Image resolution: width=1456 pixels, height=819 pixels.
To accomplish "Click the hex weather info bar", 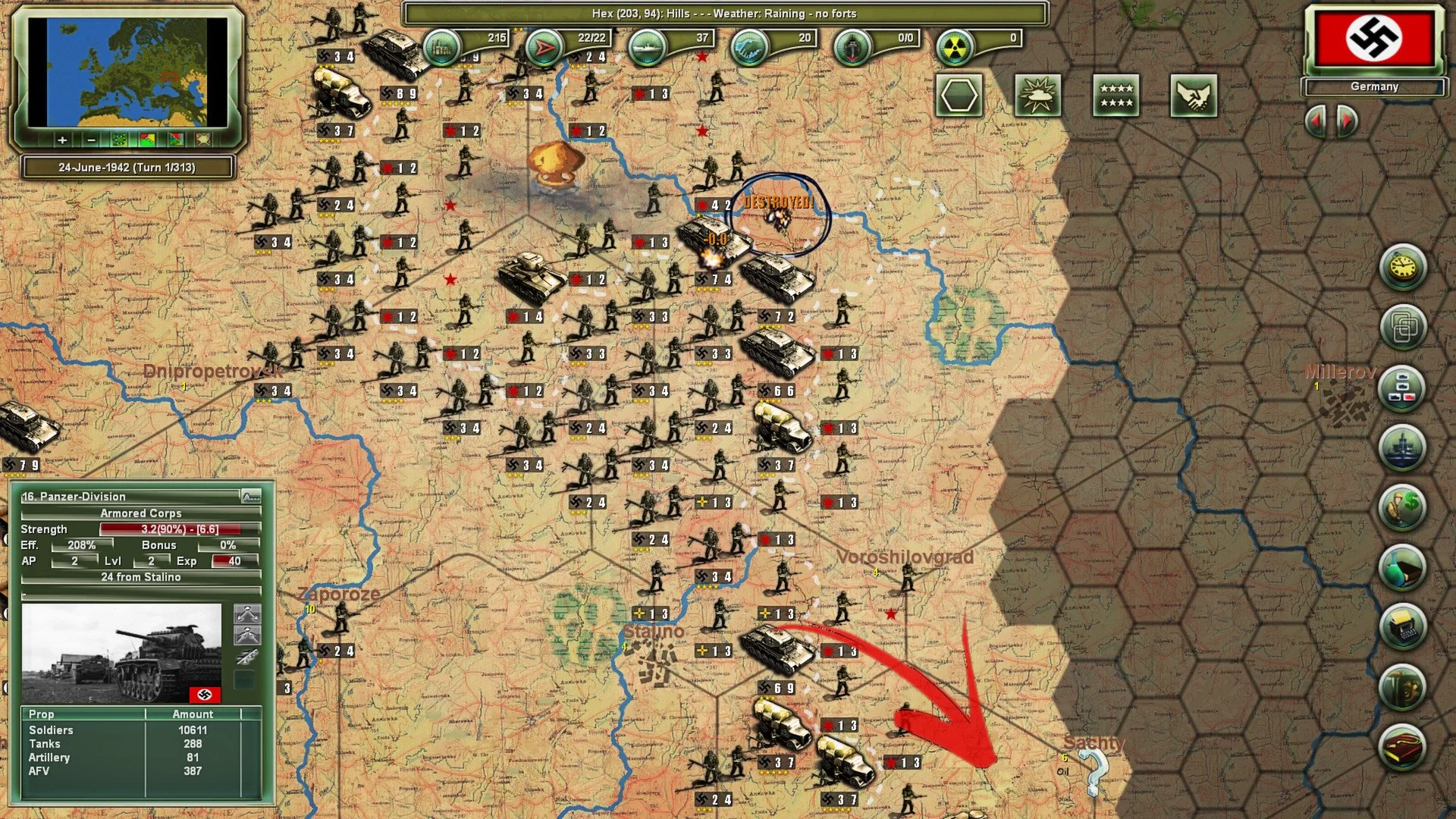I will [723, 14].
